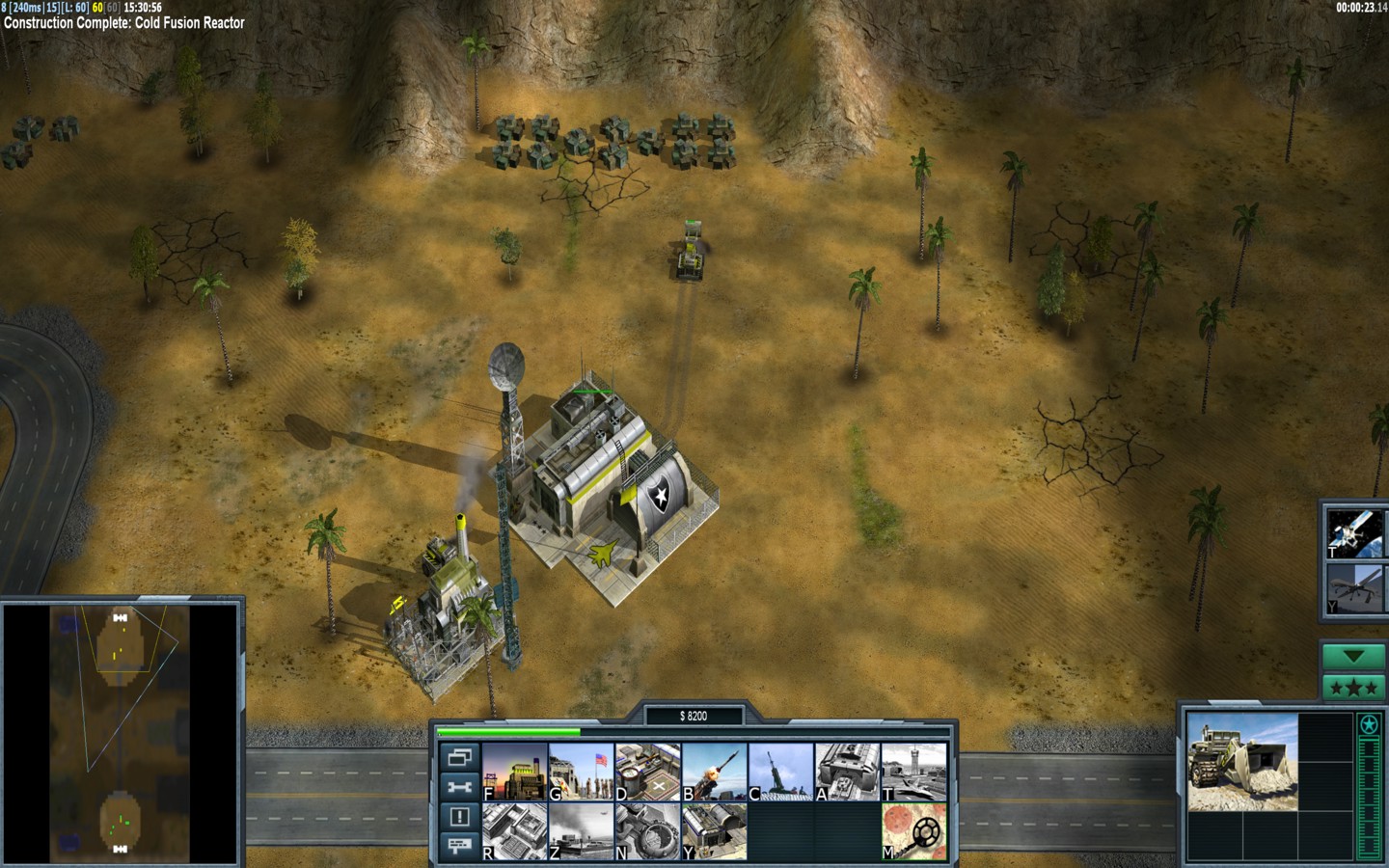The width and height of the screenshot is (1389, 868).
Task: Choose the Particle Cannon build icon (N)
Action: pyautogui.click(x=648, y=831)
